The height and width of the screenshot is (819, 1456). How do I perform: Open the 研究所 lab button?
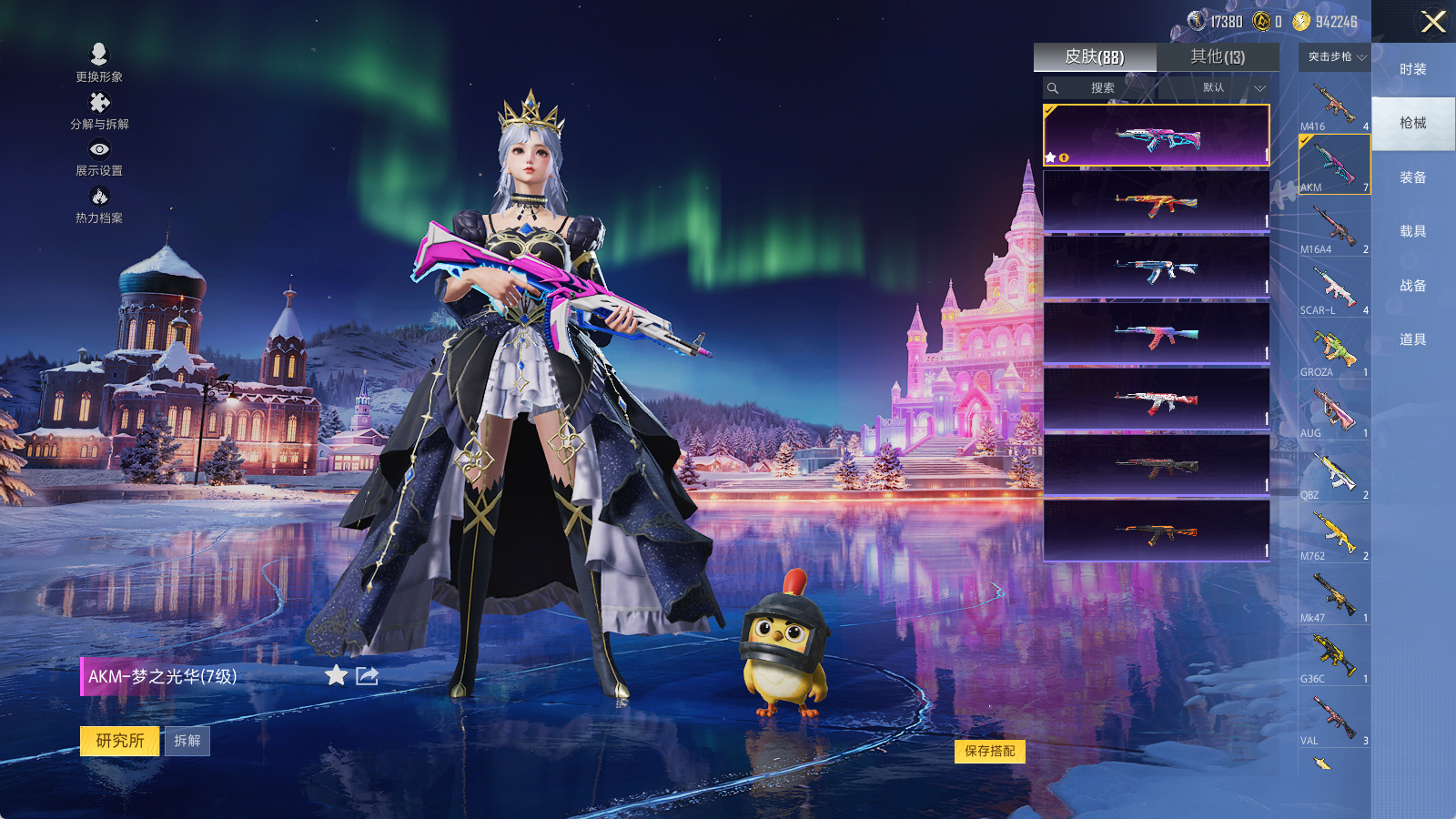pyautogui.click(x=120, y=741)
